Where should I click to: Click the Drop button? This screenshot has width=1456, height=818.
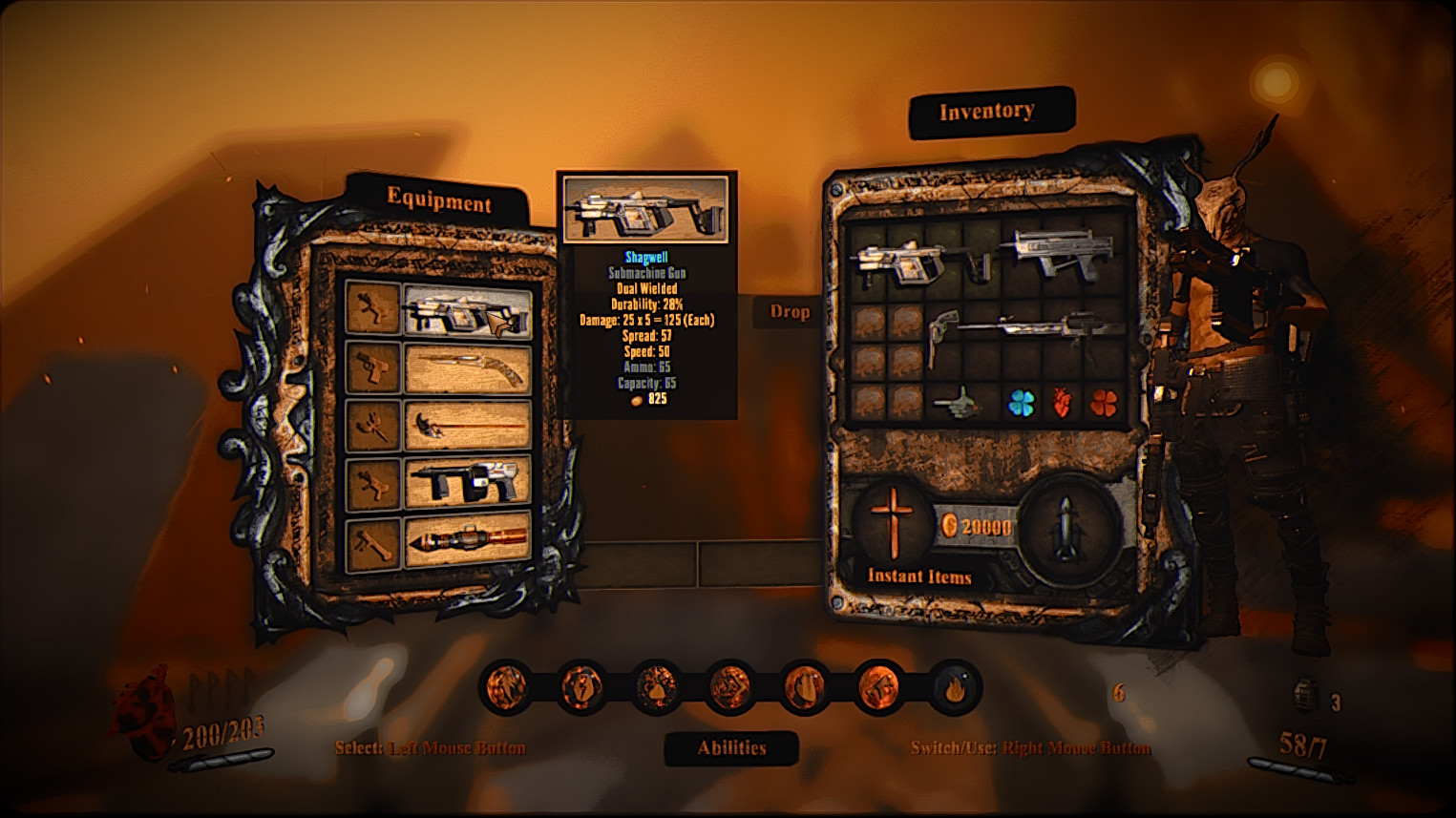(790, 312)
